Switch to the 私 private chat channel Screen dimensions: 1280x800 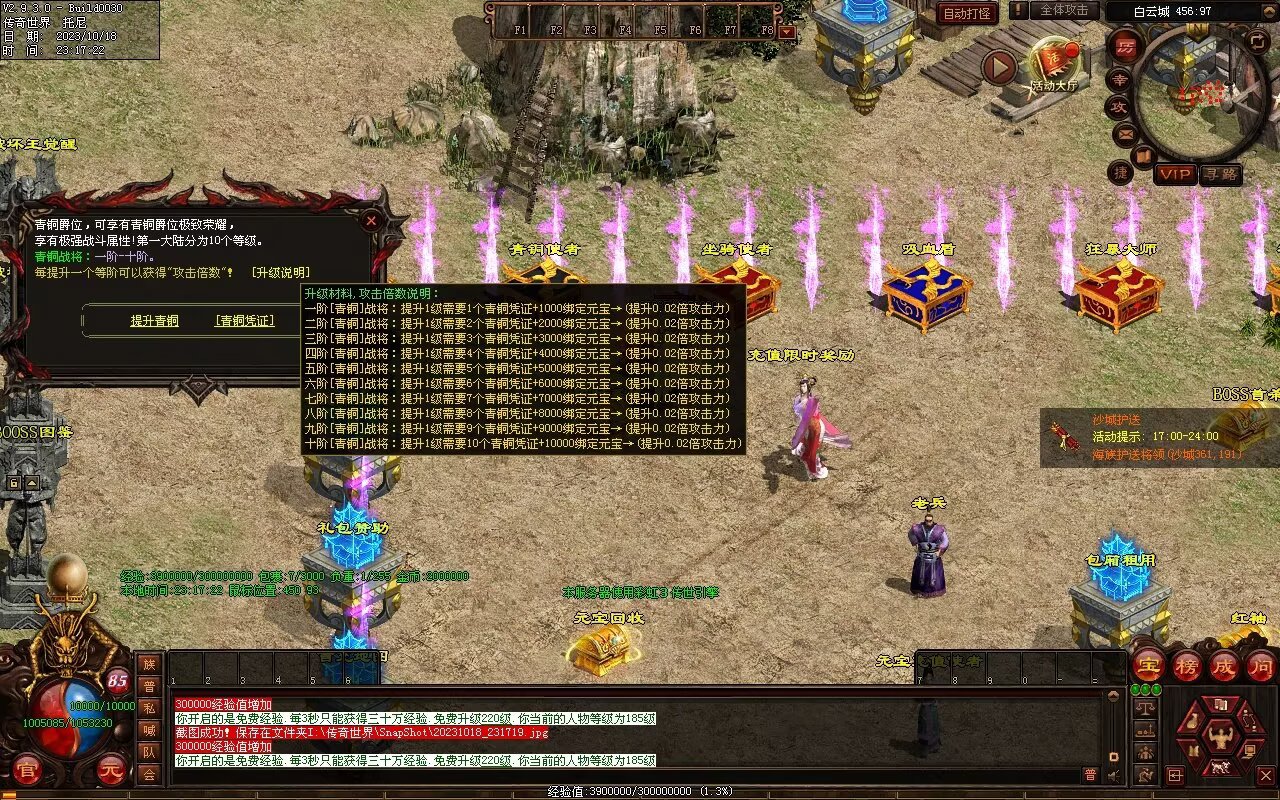click(x=149, y=708)
